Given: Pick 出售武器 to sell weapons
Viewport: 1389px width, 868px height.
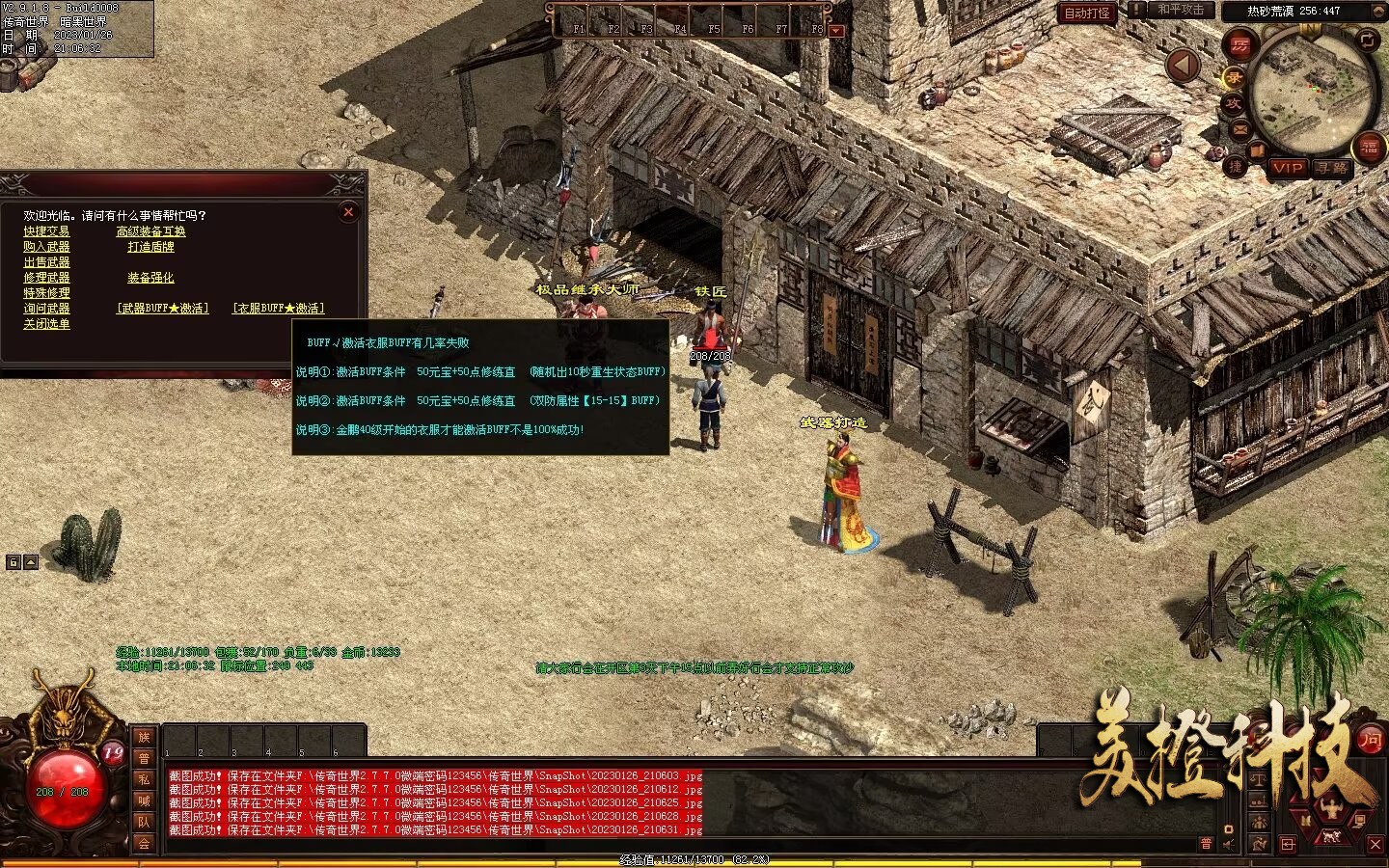Looking at the screenshot, I should pyautogui.click(x=46, y=262).
